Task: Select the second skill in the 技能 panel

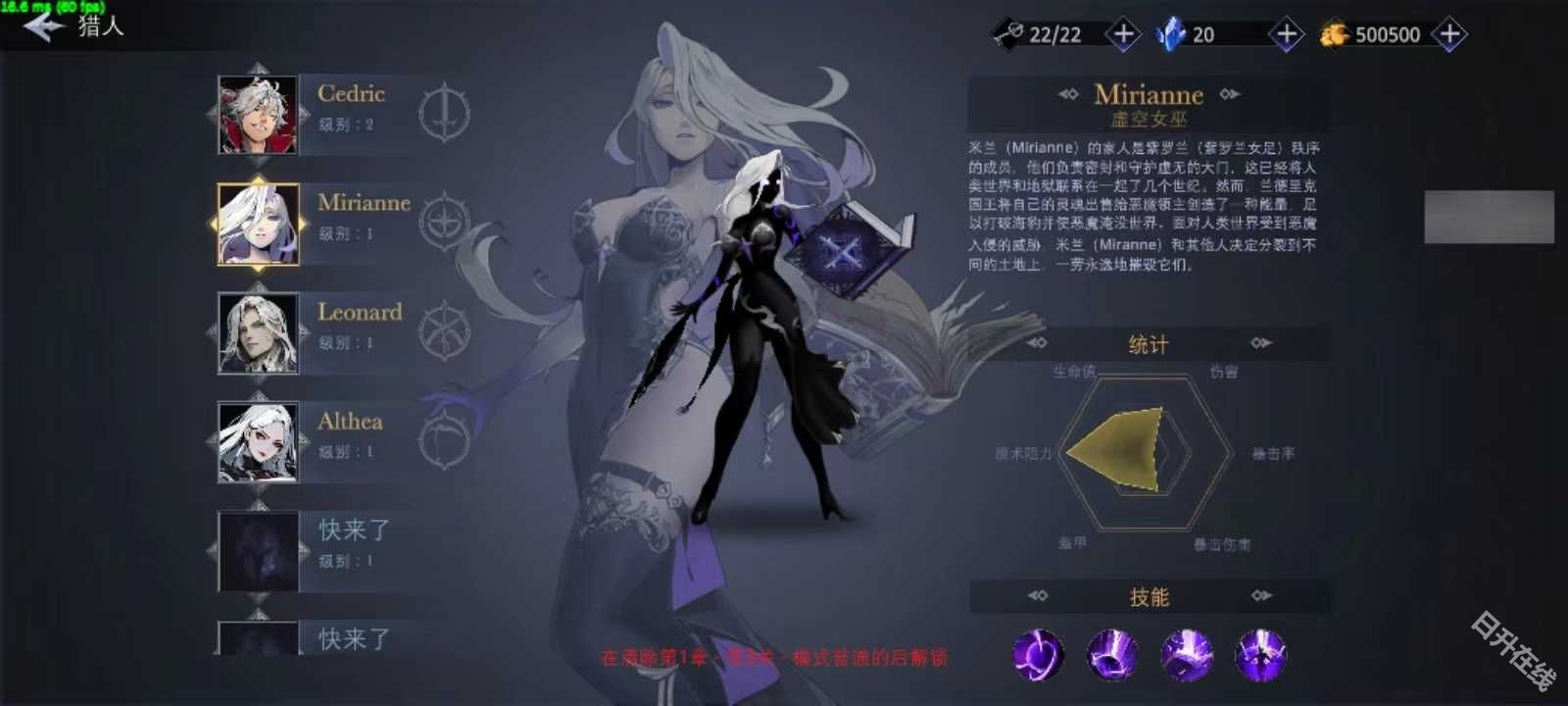Action: [1112, 655]
